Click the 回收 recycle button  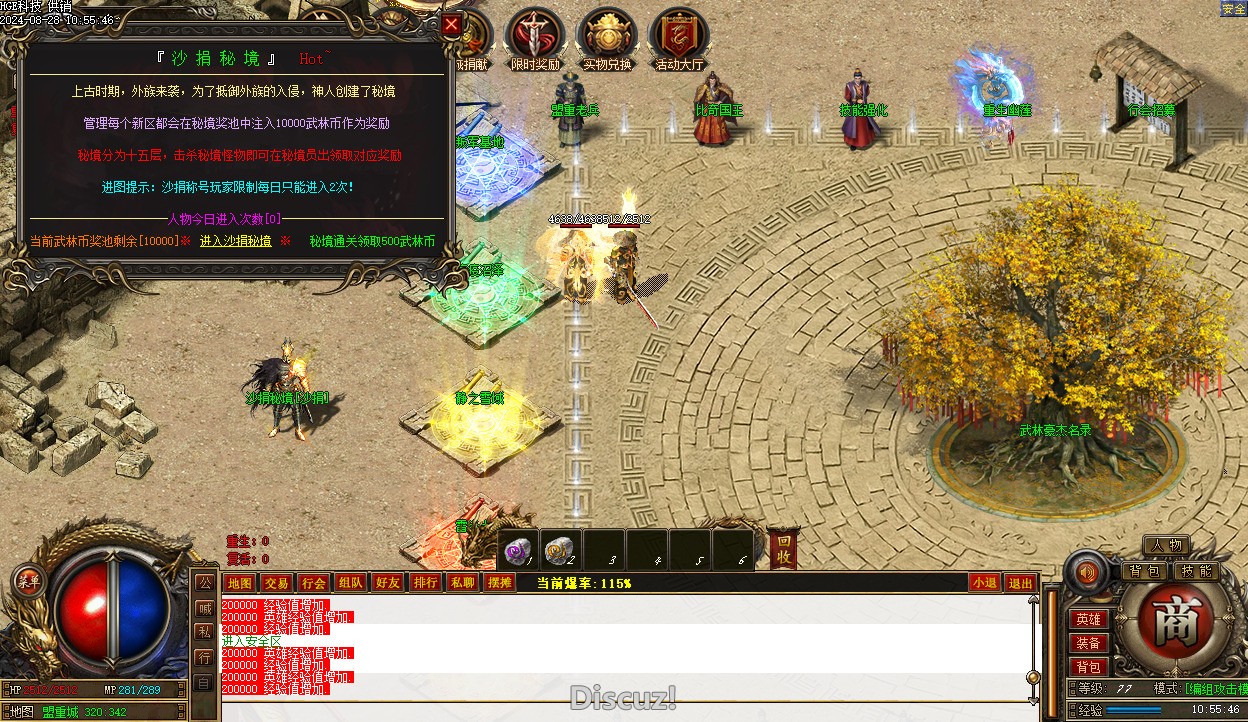pyautogui.click(x=784, y=549)
